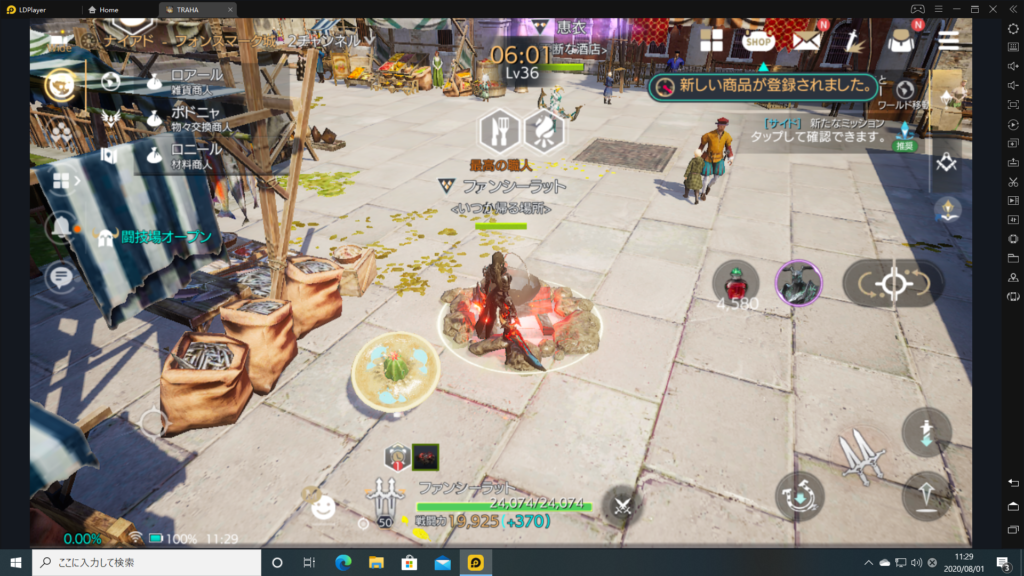Open the hamburger main menu
This screenshot has width=1024, height=576.
pos(948,40)
